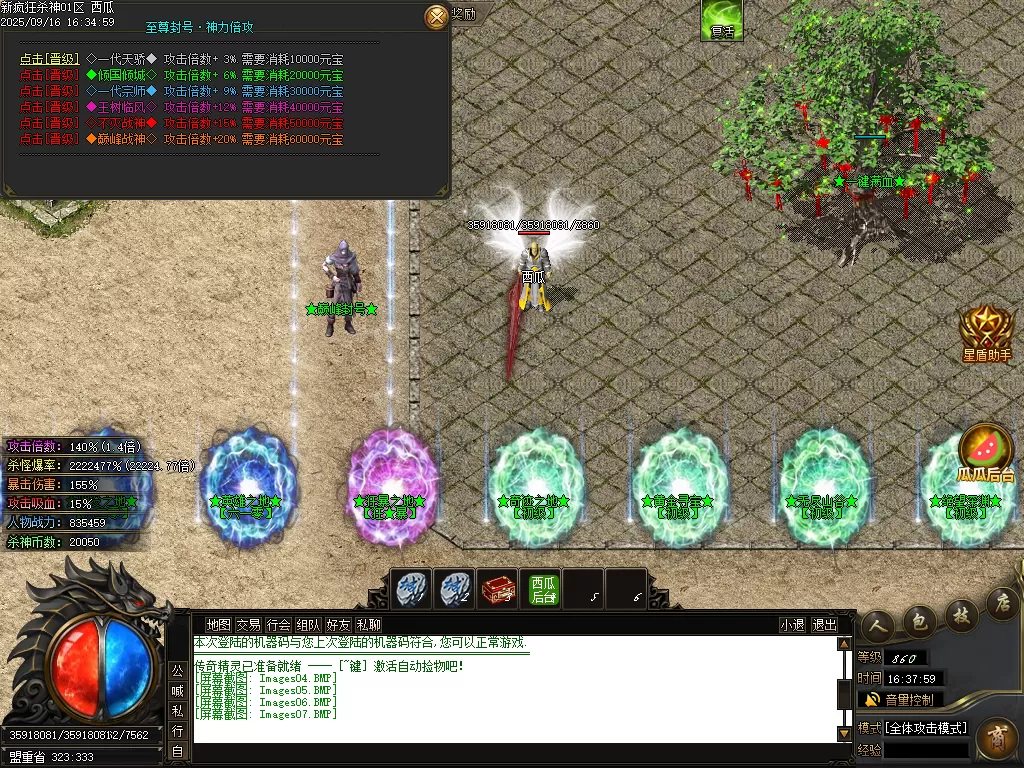Viewport: 1024px width, 768px height.
Task: Switch chat to the 喊 shout channel
Action: [x=177, y=690]
